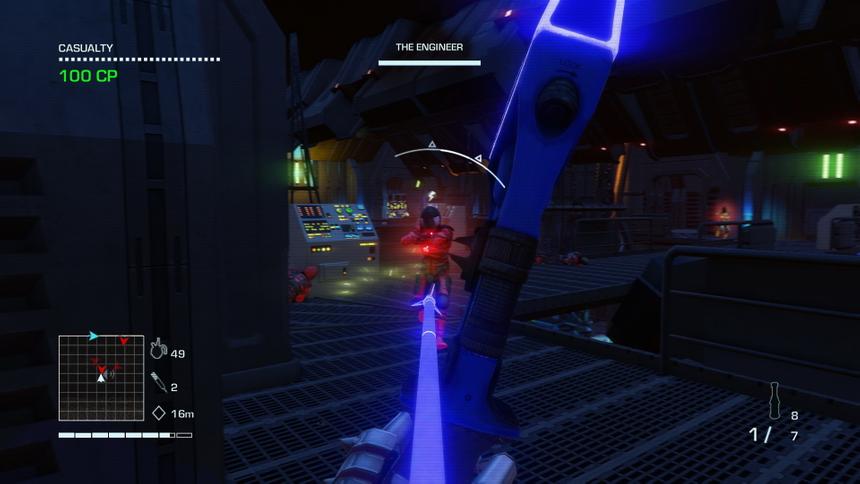Image resolution: width=860 pixels, height=484 pixels.
Task: Click the cyan arrow on minimap edge
Action: [93, 336]
